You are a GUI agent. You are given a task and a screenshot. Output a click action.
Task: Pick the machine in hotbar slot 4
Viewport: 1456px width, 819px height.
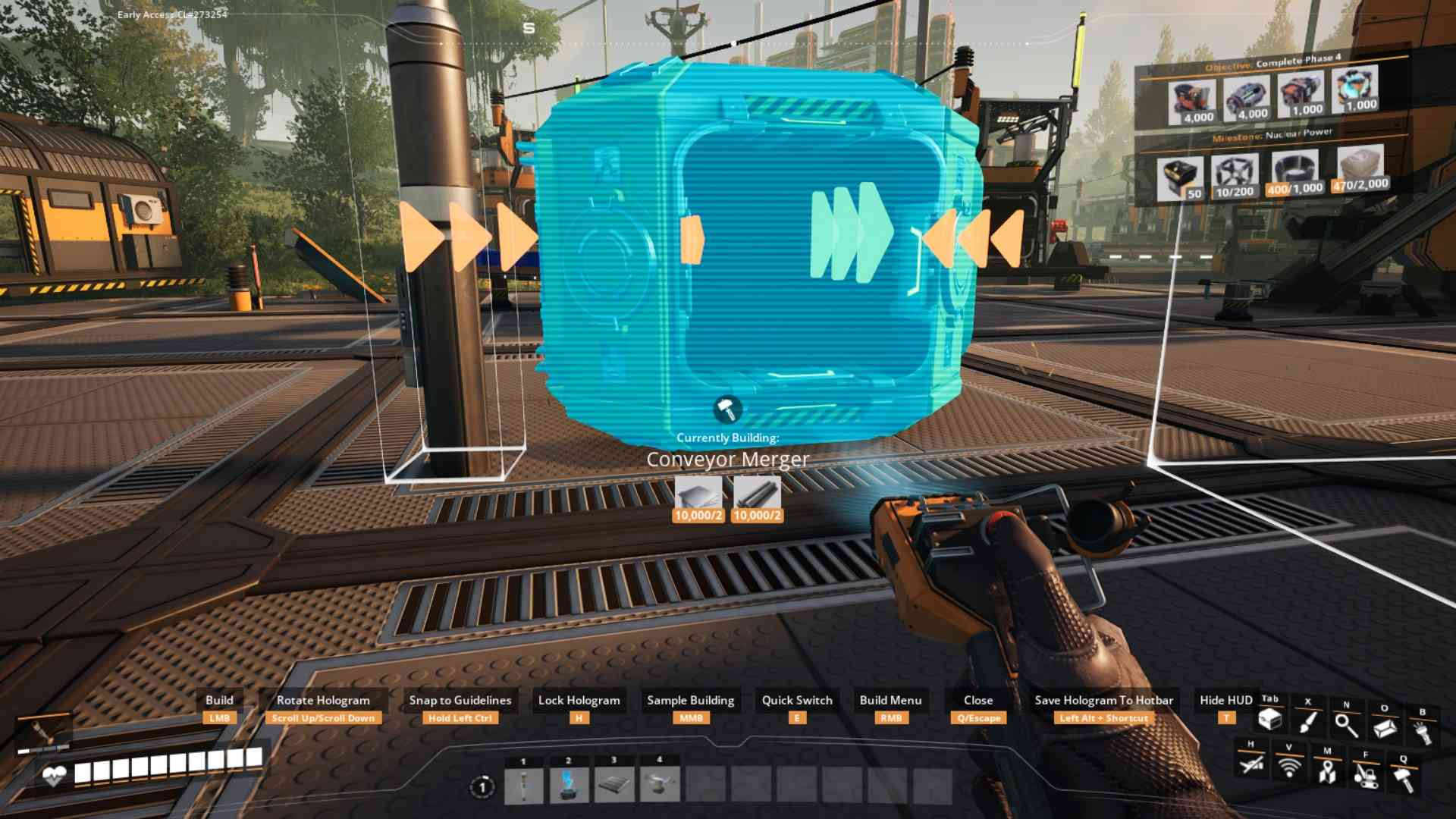point(658,786)
